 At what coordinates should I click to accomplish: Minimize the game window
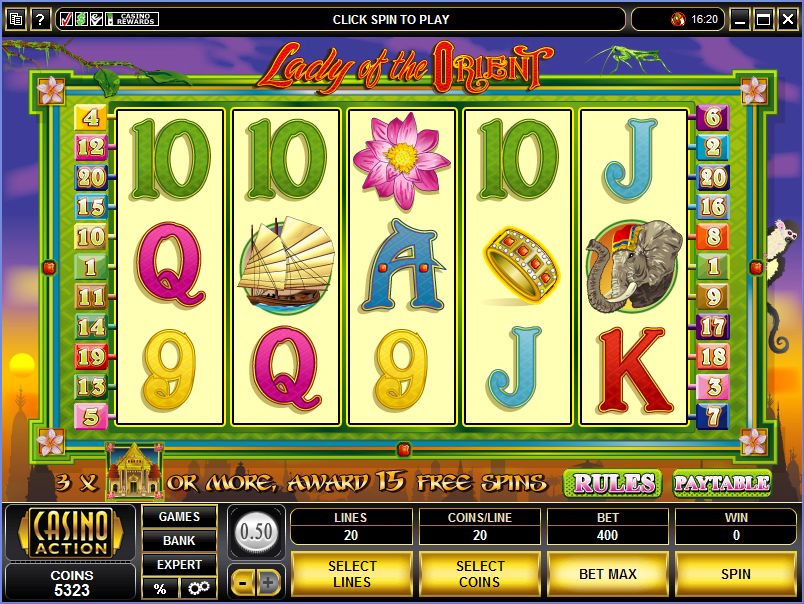[x=740, y=19]
